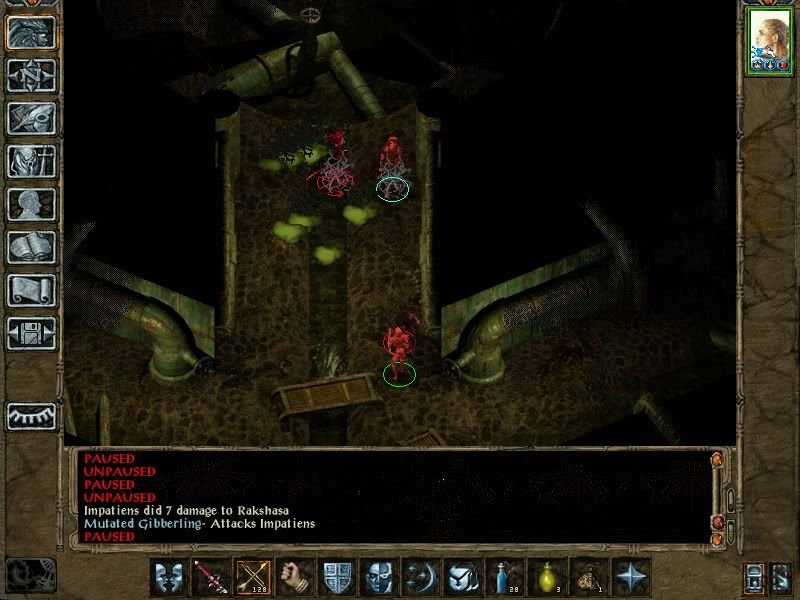Toggle the party AI eye button
The height and width of the screenshot is (600, 800).
[x=32, y=415]
